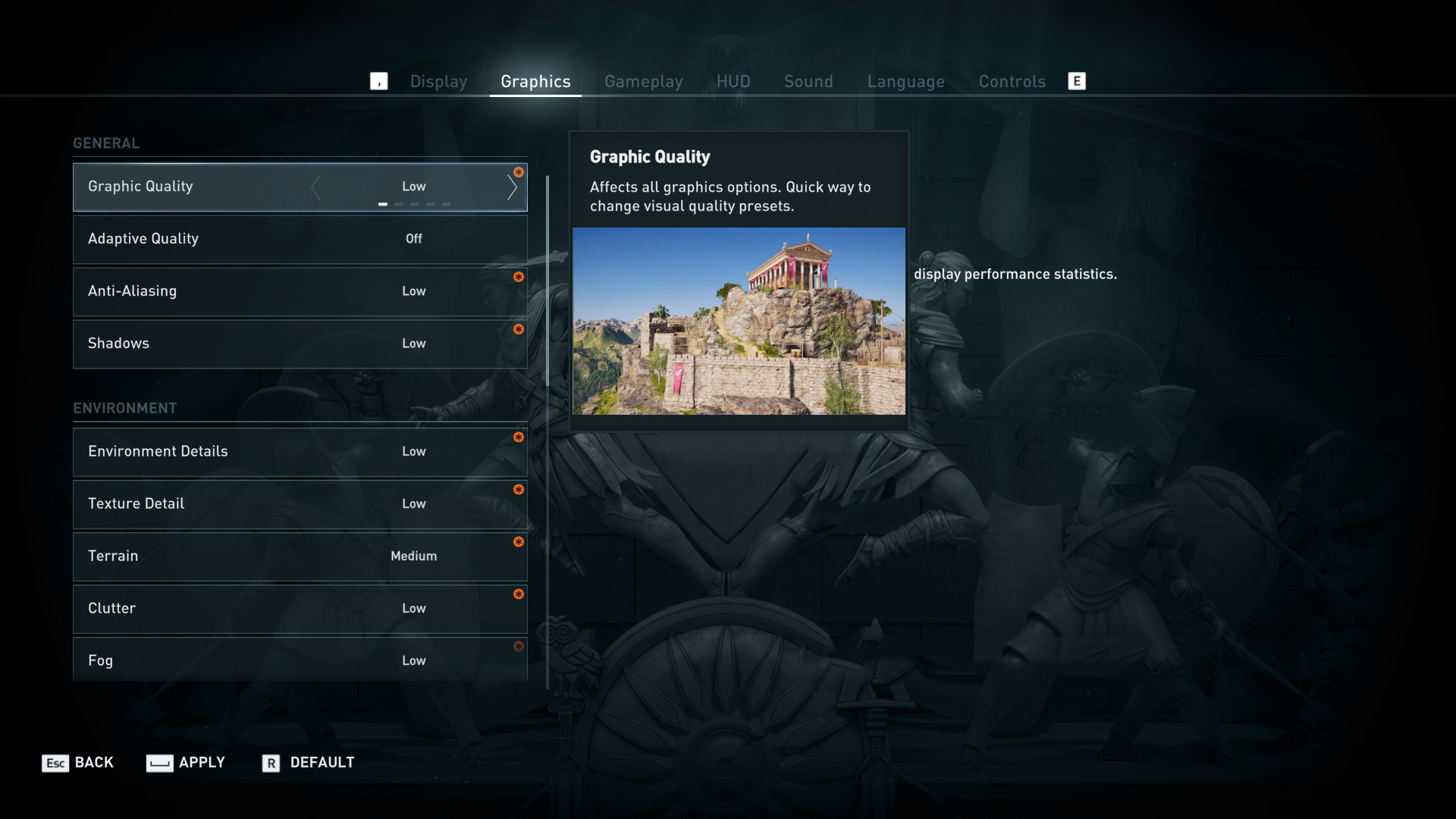This screenshot has width=1456, height=819.
Task: Click the left bracket tab navigation icon
Action: pos(379,80)
